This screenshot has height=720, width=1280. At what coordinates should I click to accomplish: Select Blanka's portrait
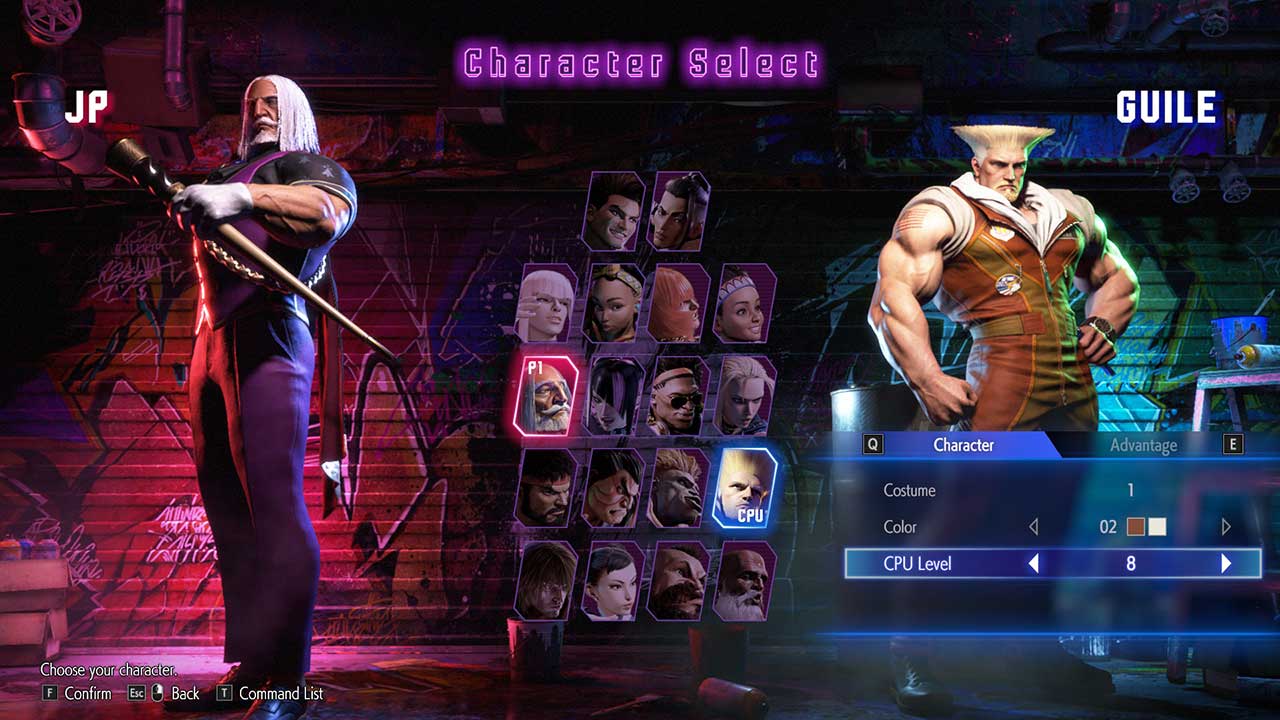[x=679, y=488]
